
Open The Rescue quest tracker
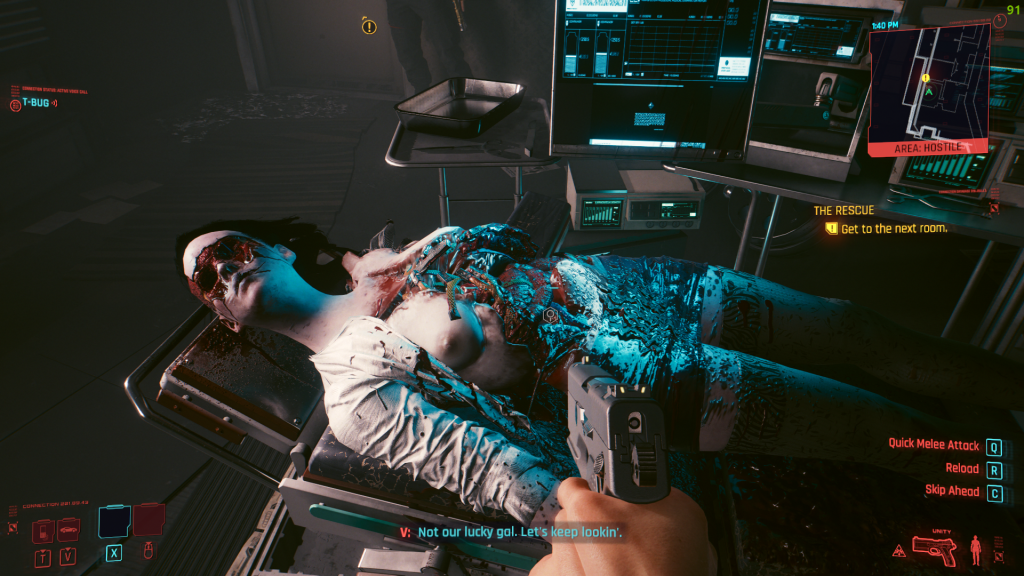(x=843, y=211)
